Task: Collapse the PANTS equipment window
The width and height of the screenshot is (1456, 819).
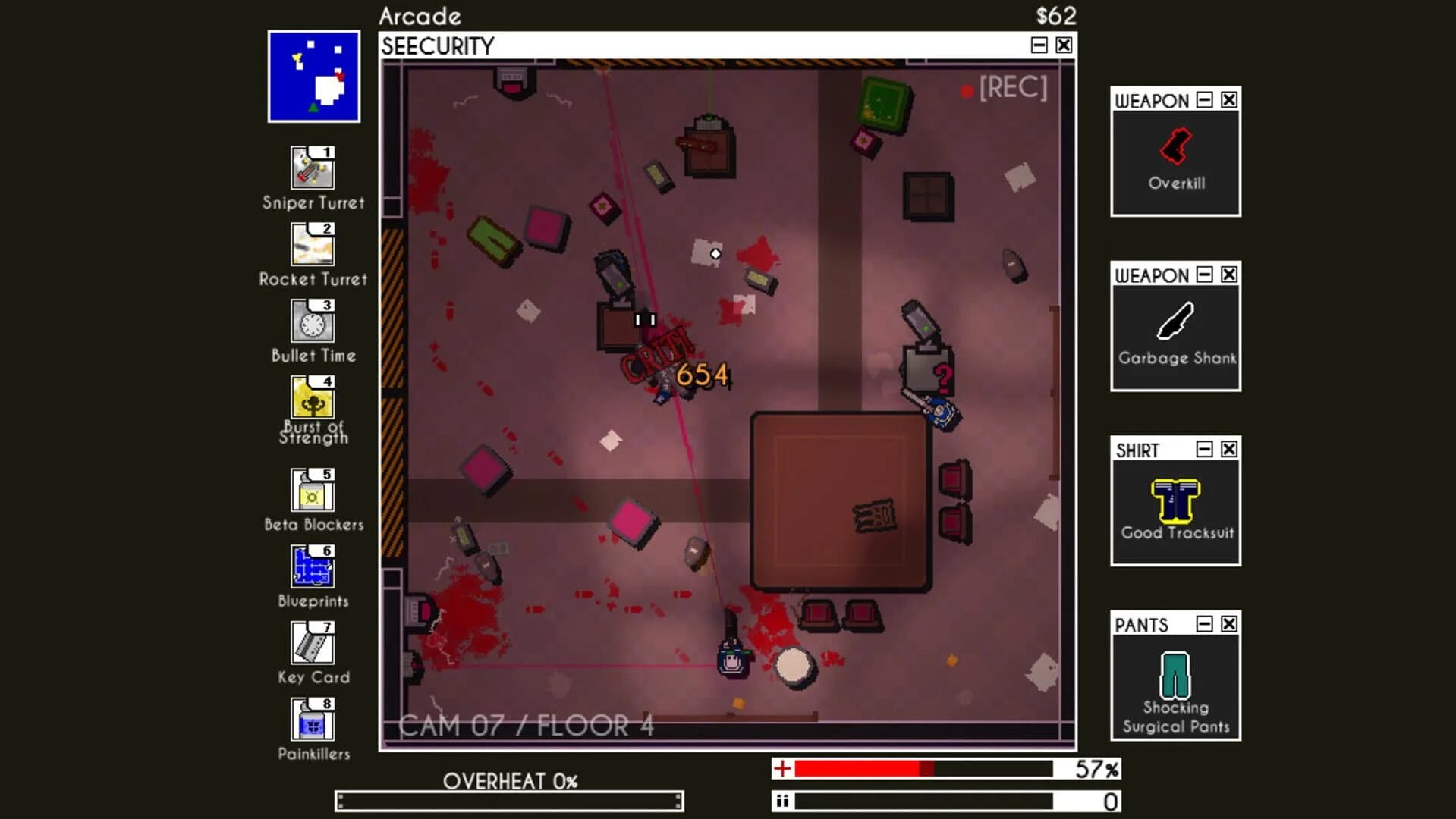Action: (1204, 624)
